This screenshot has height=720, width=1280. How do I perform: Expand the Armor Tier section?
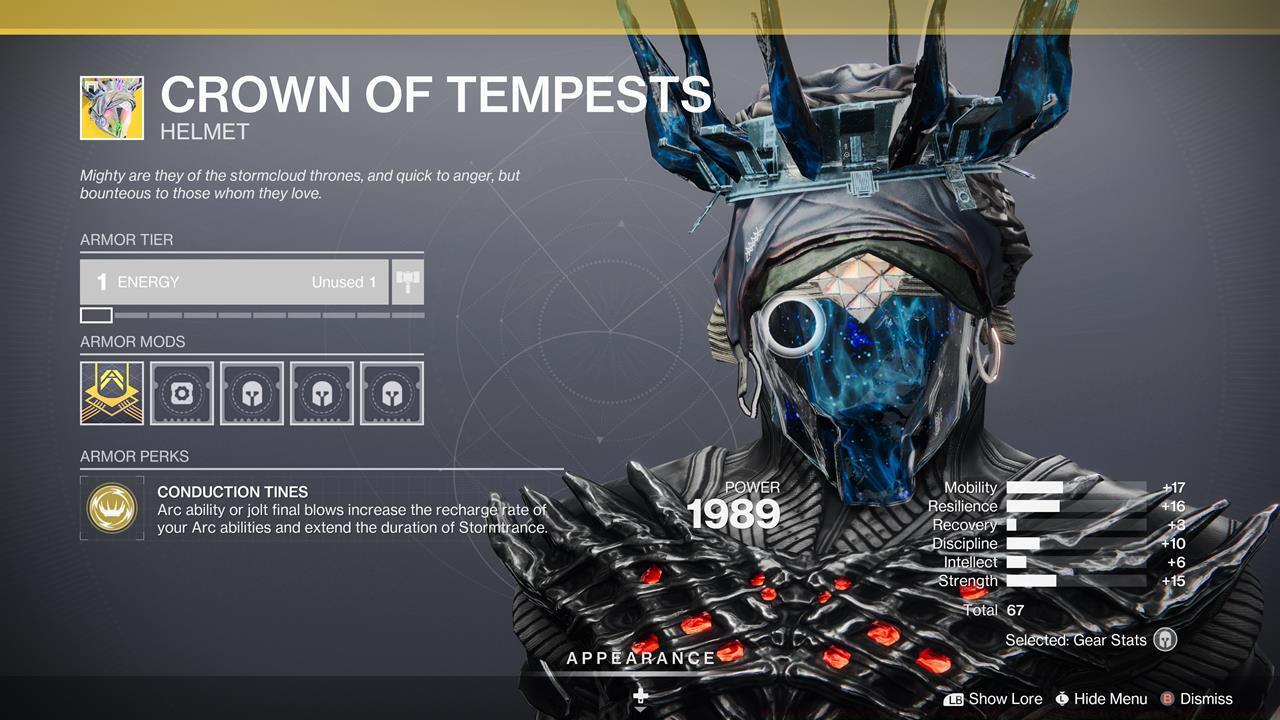(x=127, y=240)
